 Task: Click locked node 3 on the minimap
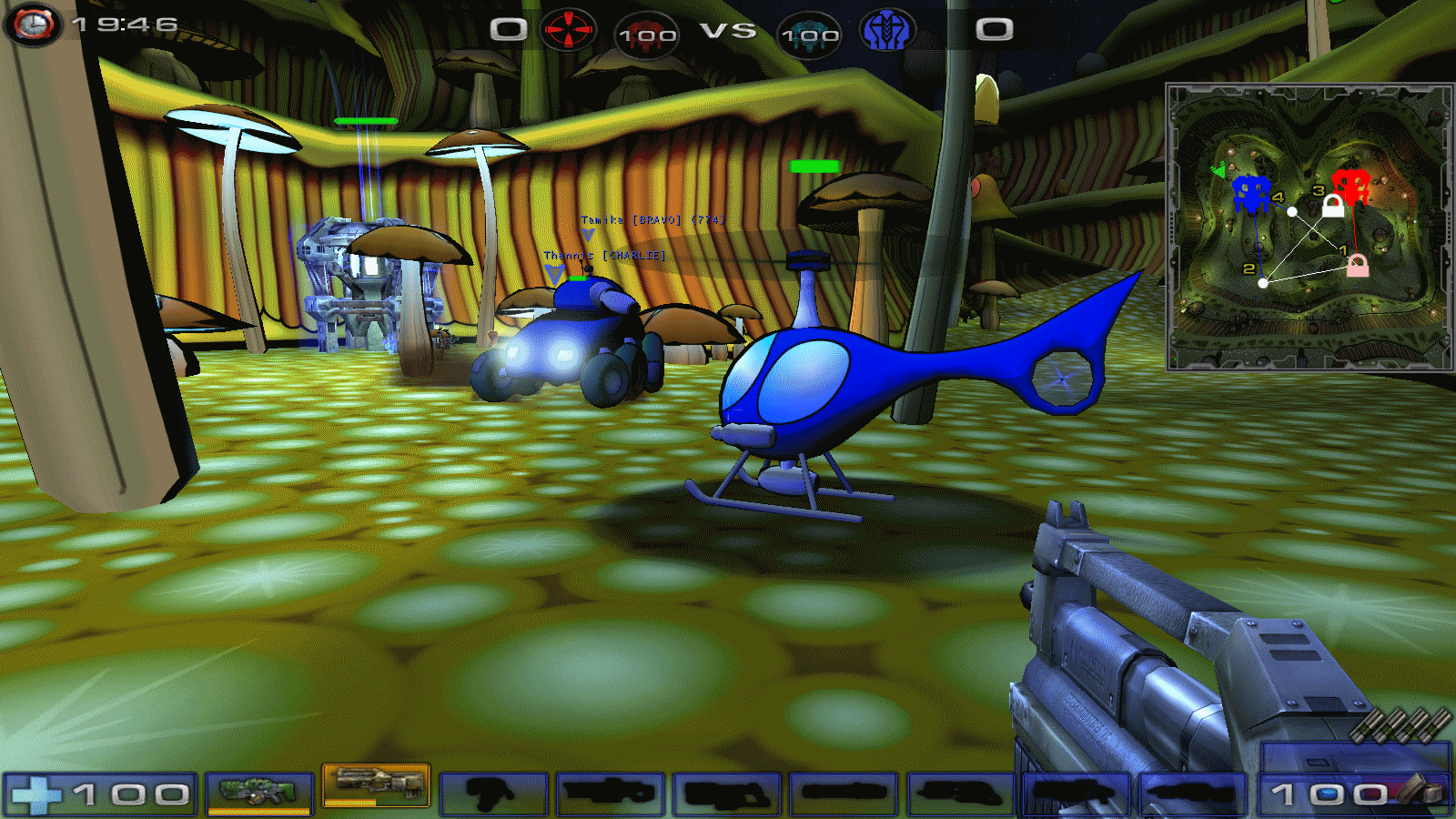(1333, 207)
